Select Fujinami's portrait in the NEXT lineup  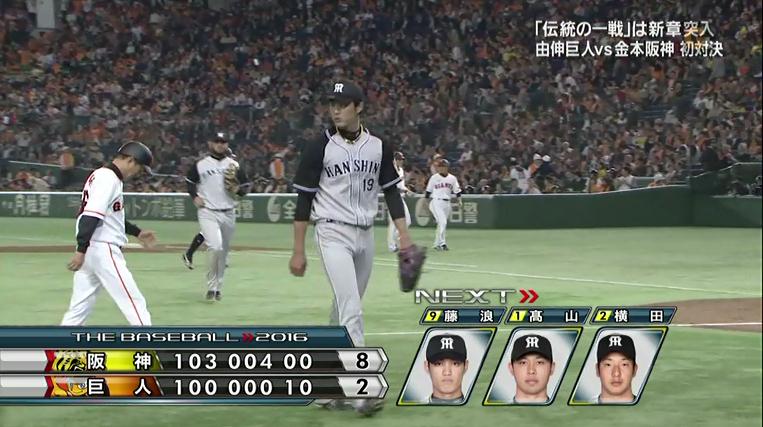[445, 366]
